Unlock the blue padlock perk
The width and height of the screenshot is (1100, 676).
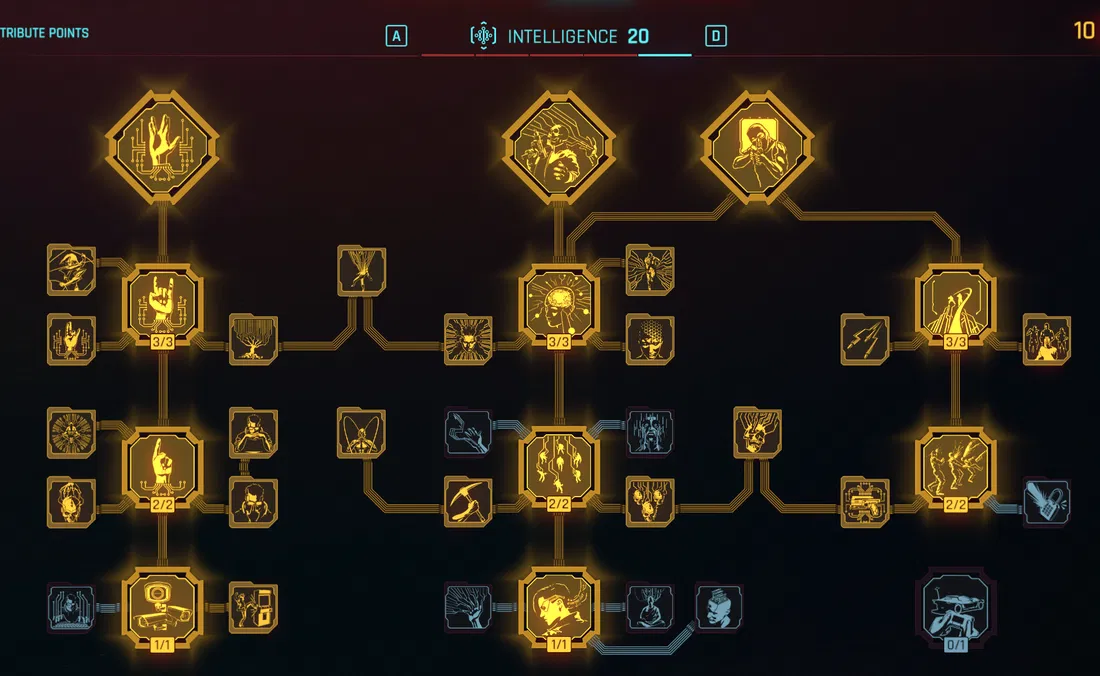point(1046,502)
